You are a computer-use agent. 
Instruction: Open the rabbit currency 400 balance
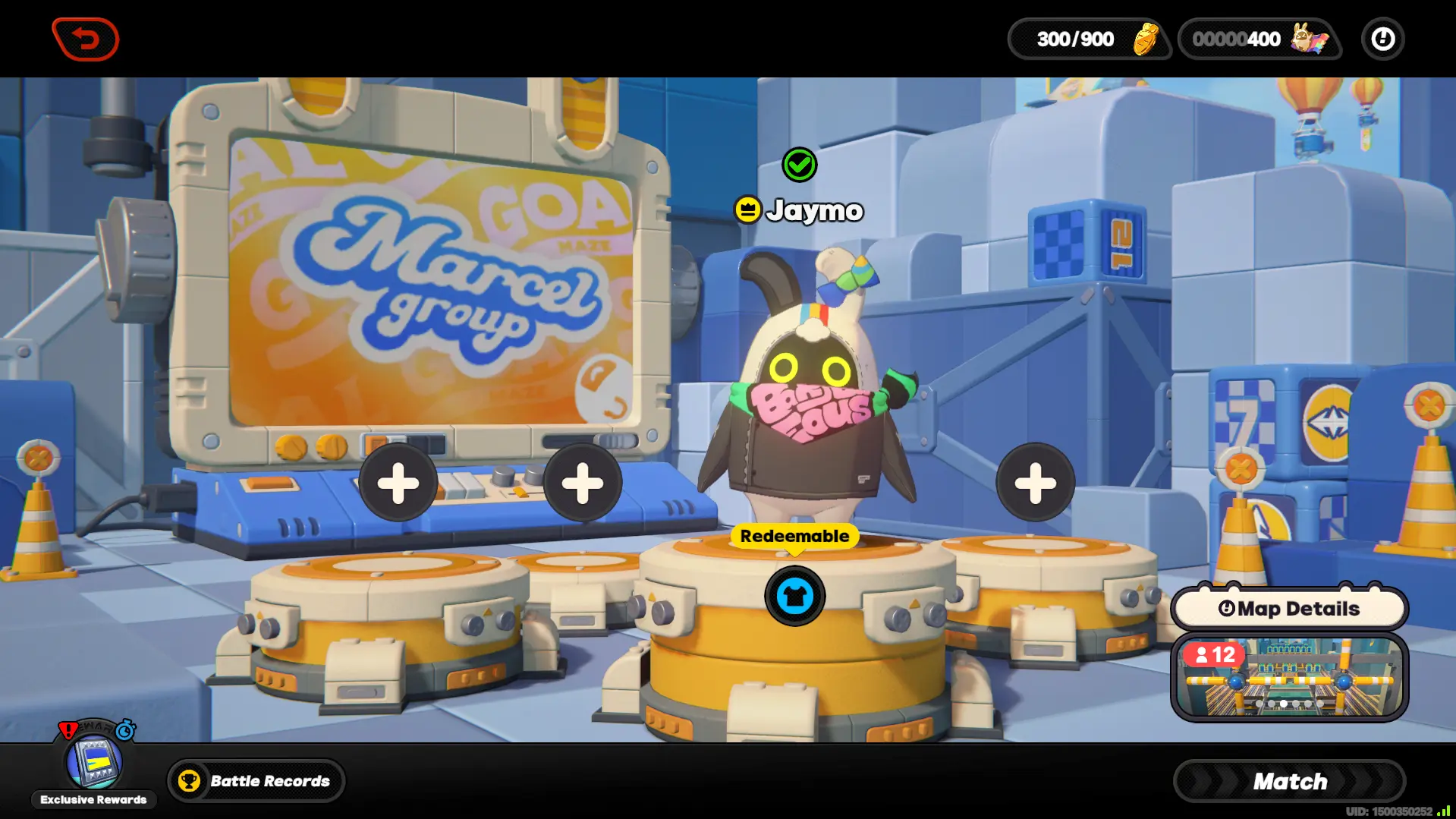pos(1259,39)
